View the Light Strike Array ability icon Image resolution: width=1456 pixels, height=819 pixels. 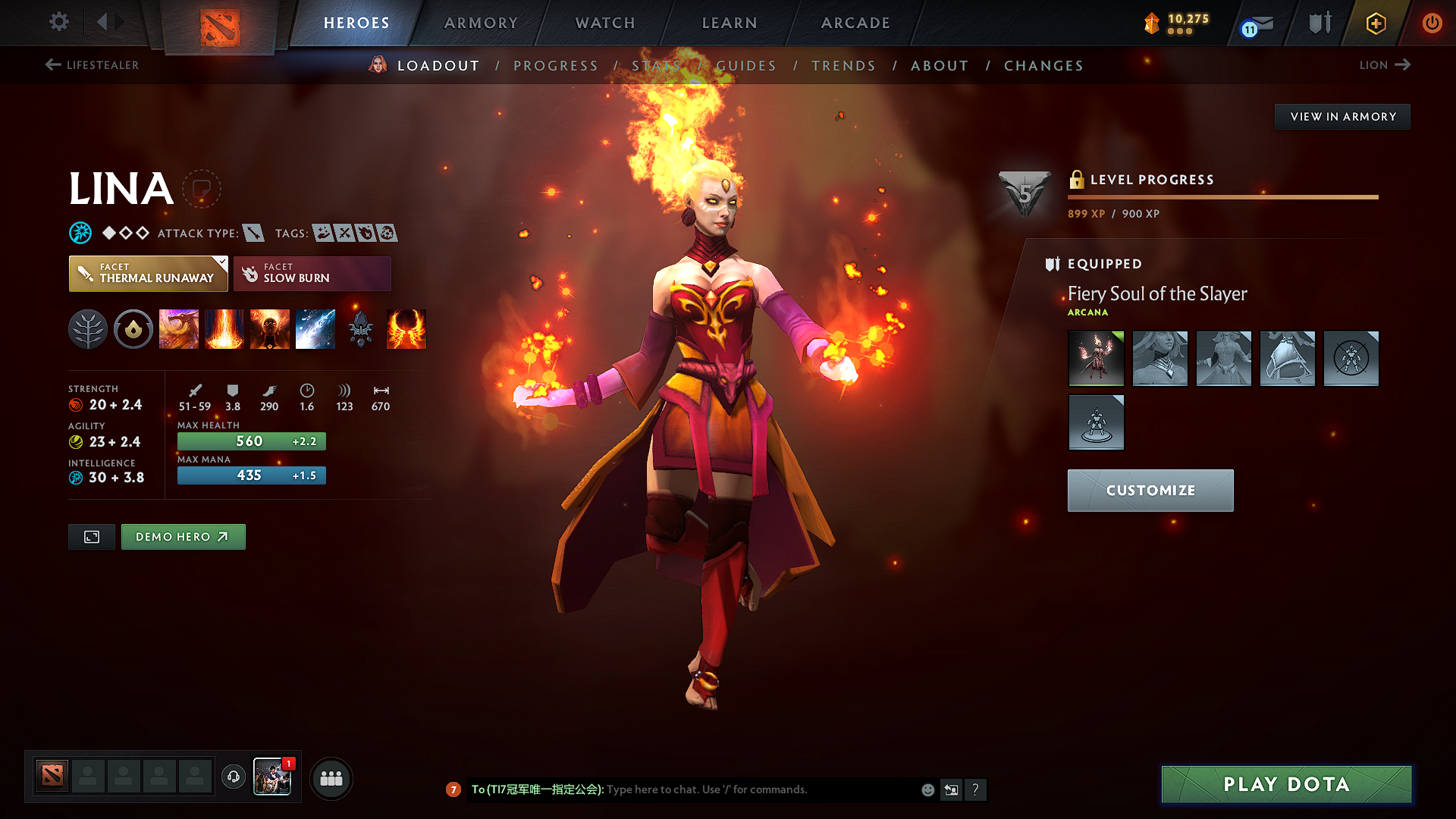coord(224,329)
